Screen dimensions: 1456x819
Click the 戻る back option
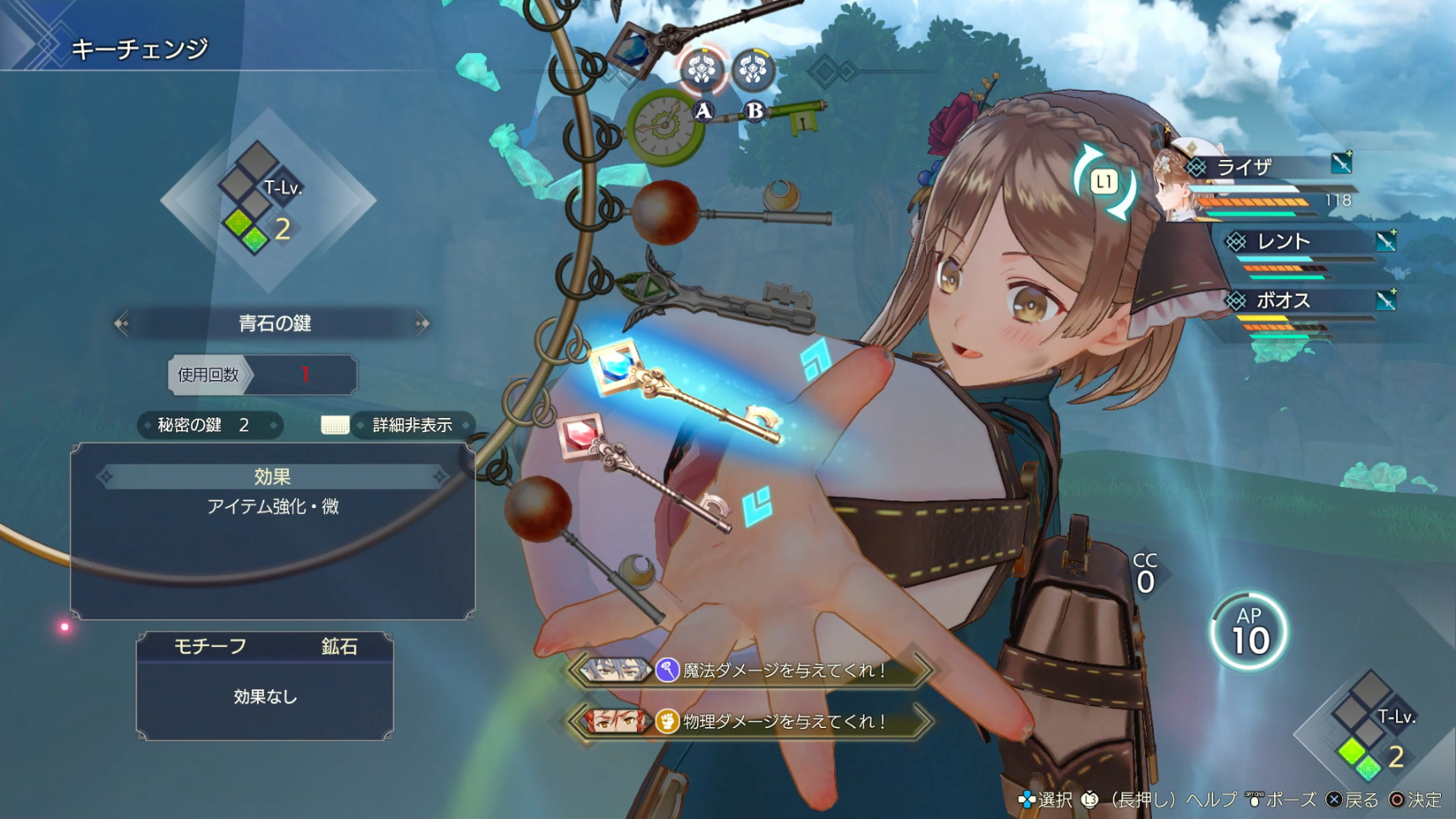tap(1353, 800)
